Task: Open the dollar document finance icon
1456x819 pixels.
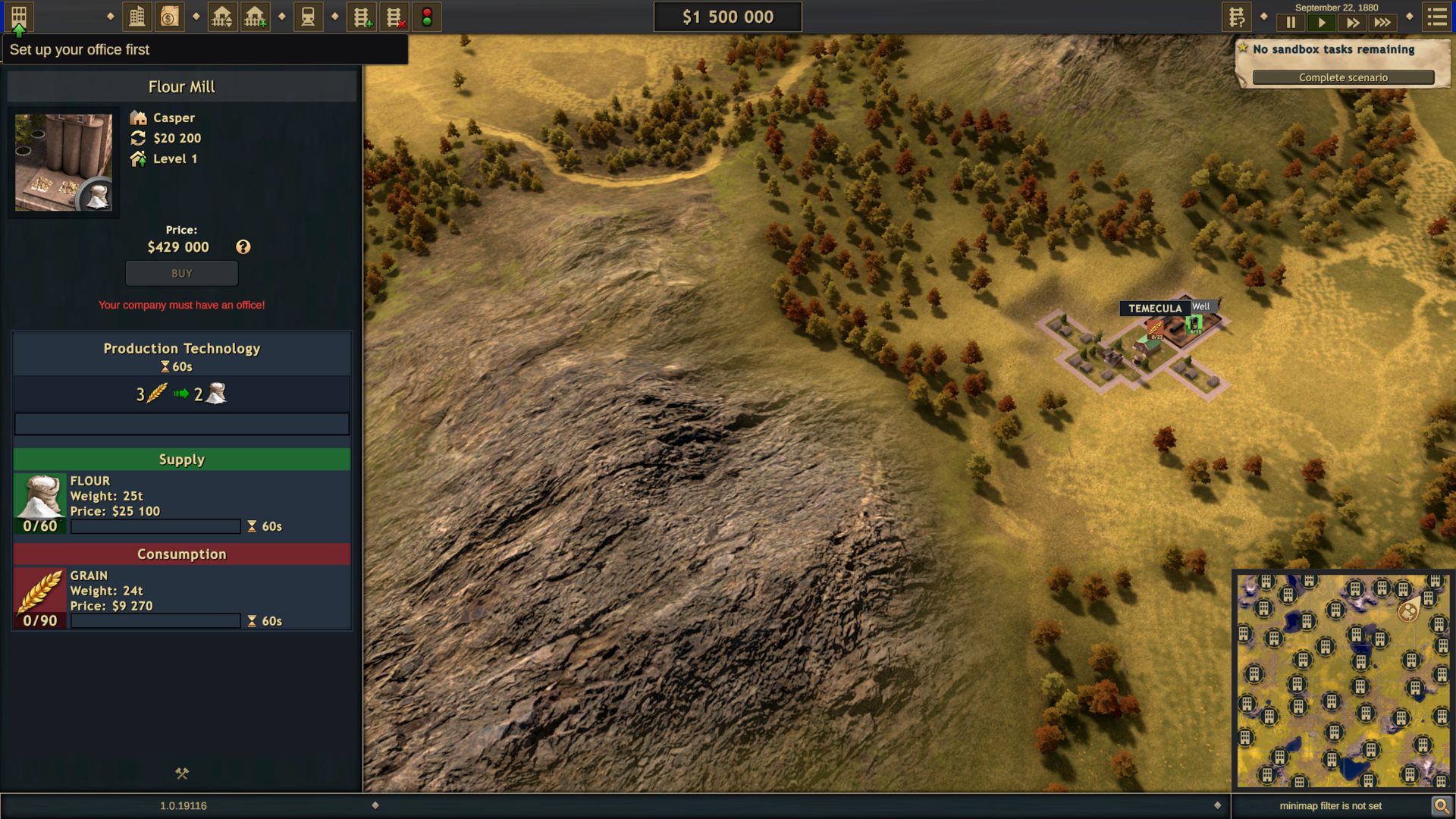Action: [x=170, y=17]
